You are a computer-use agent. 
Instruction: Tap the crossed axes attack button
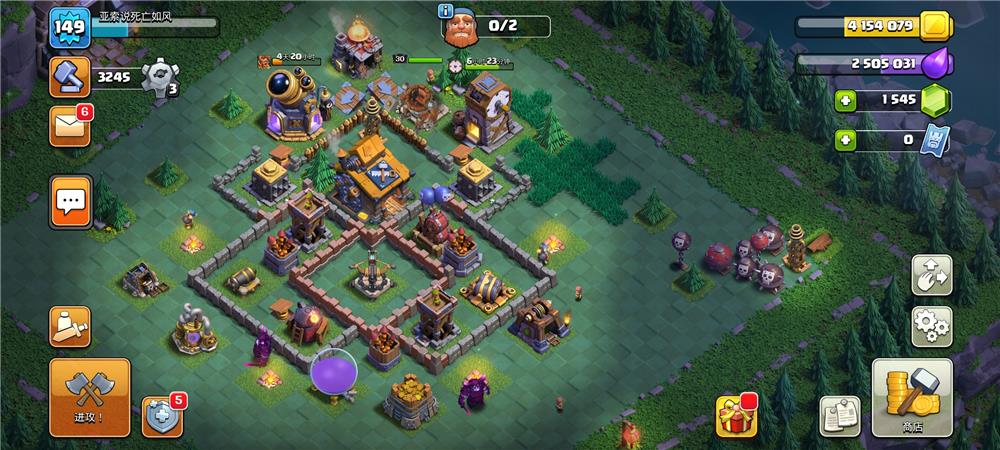coord(89,398)
